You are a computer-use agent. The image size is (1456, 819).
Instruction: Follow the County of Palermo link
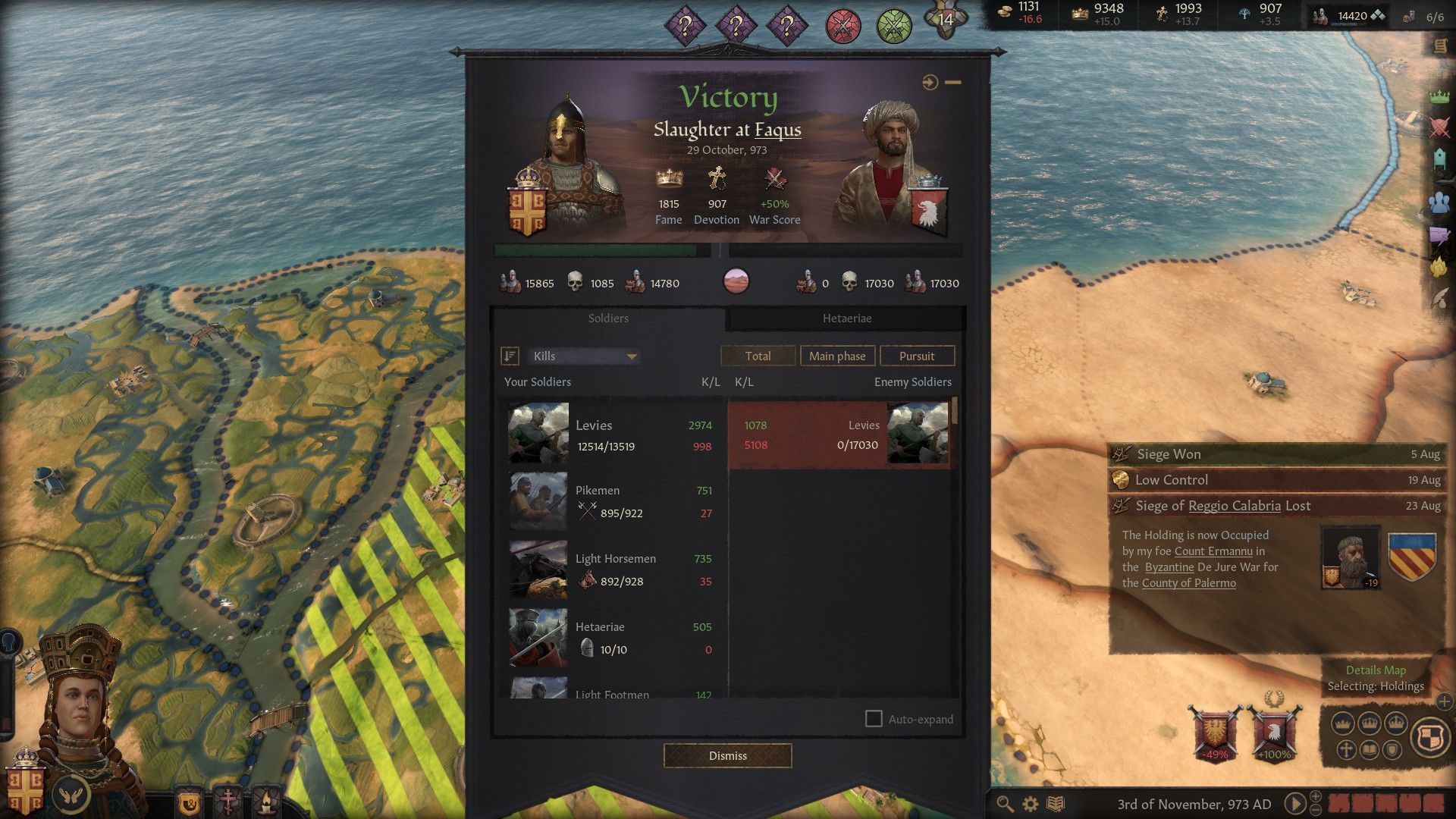click(x=1188, y=583)
